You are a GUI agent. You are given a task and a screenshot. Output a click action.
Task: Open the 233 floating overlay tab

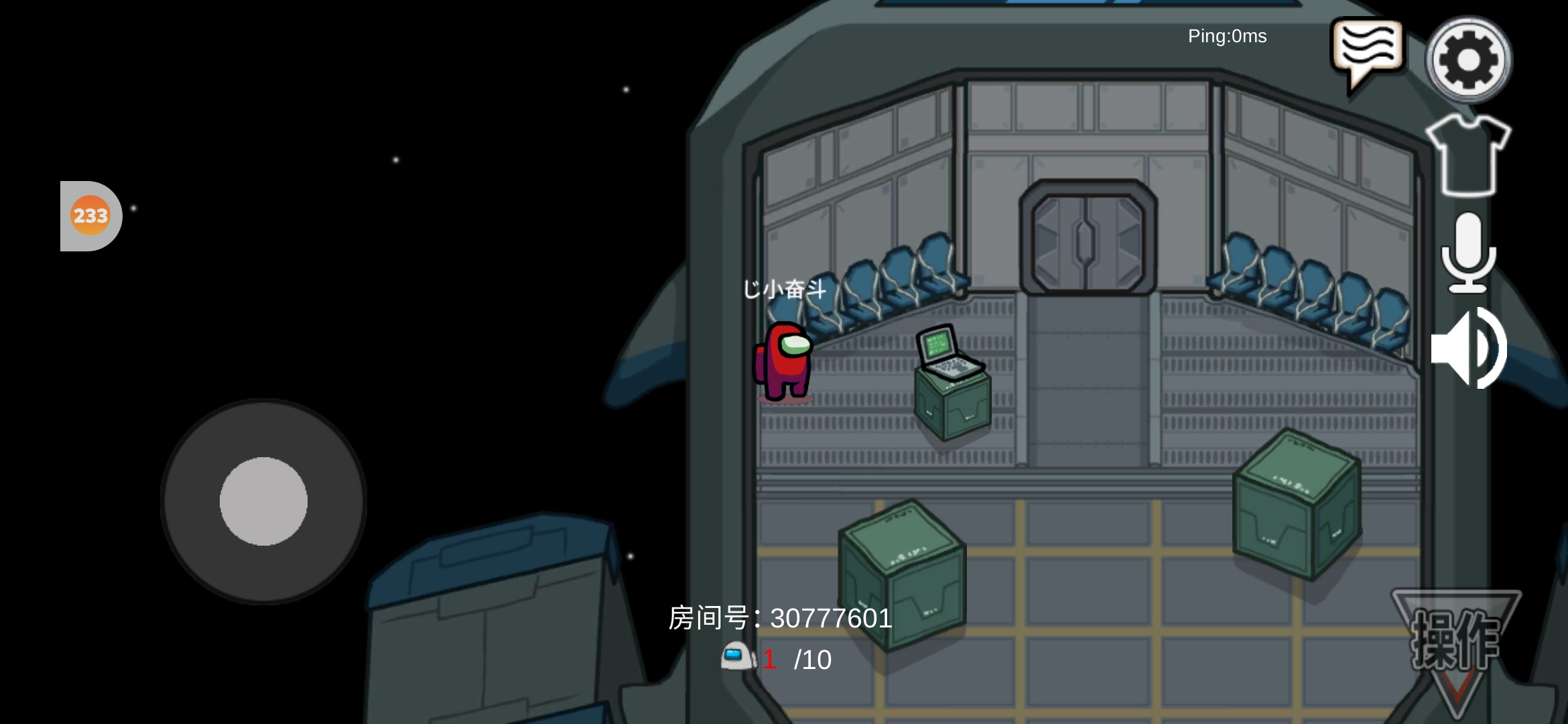(90, 216)
